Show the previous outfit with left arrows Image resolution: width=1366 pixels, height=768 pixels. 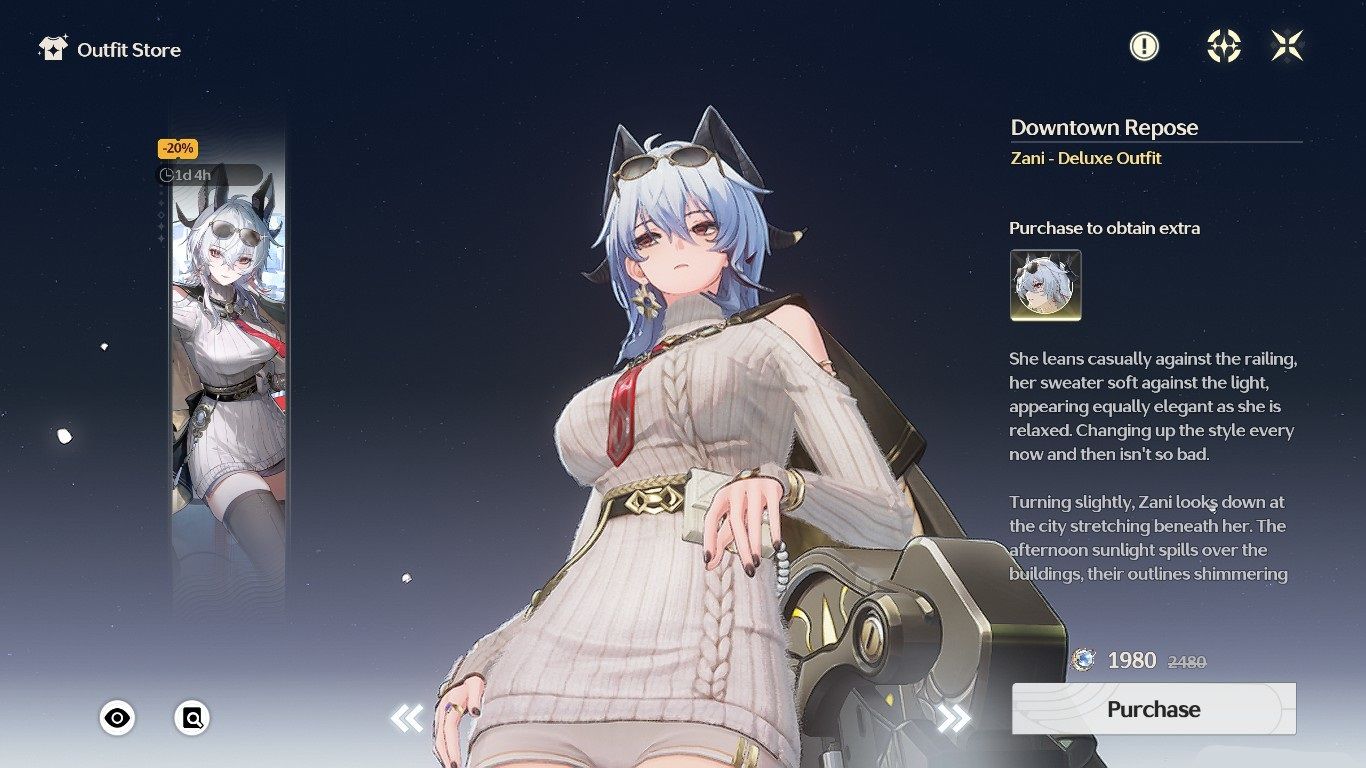point(407,717)
